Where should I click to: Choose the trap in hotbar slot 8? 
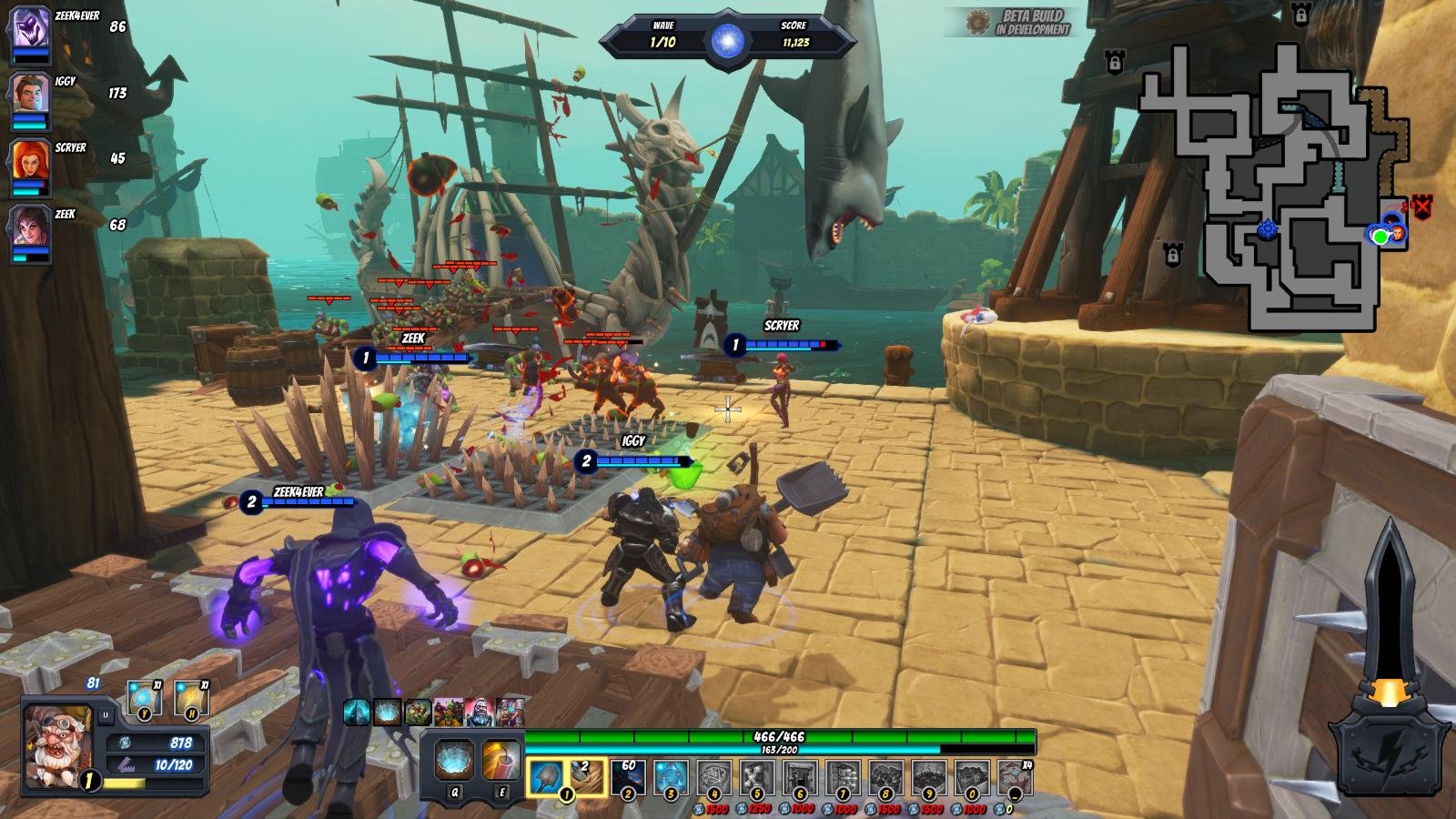coord(886,776)
